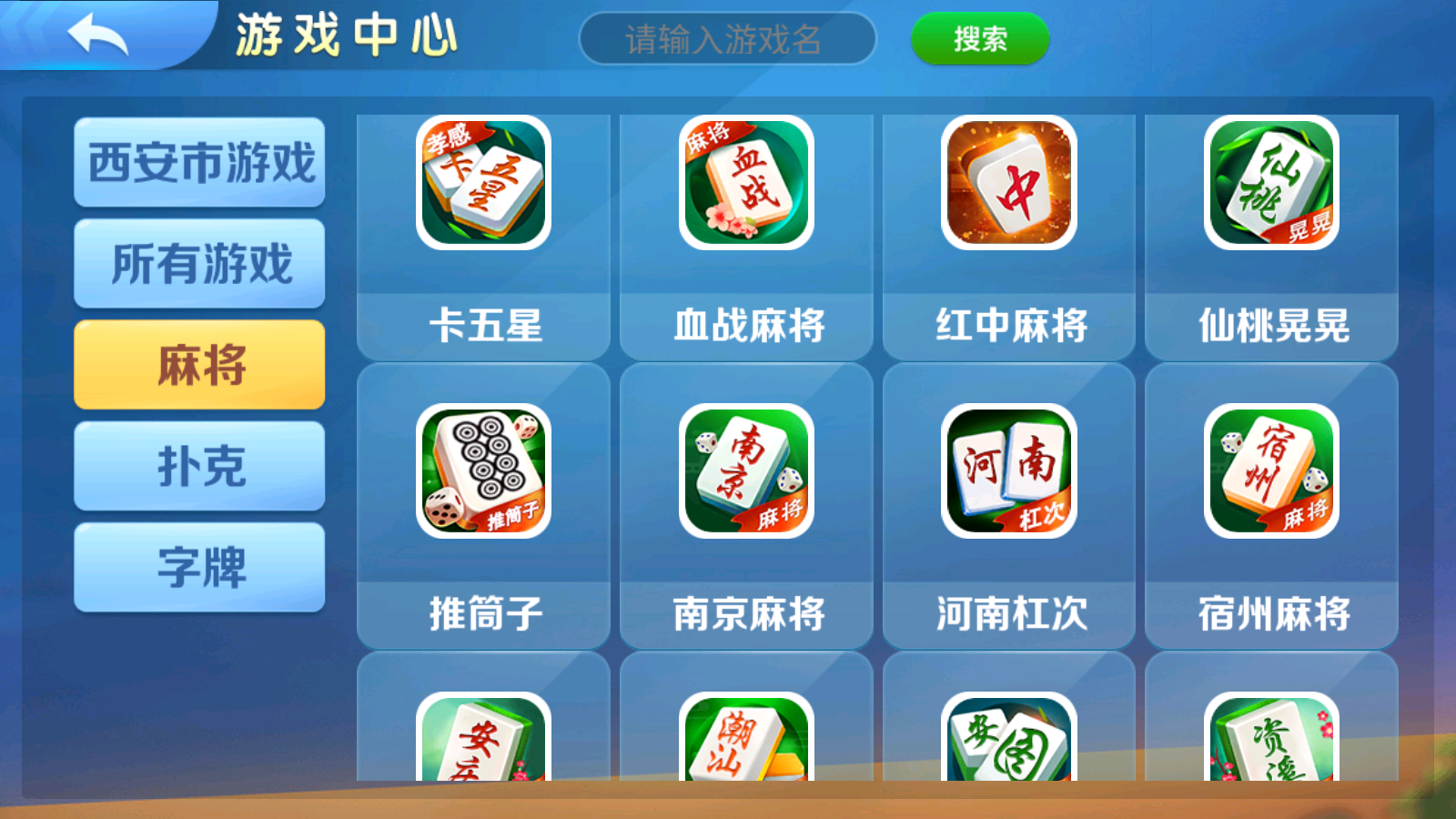
Task: Select the highlighted 麻将 category
Action: 199,364
